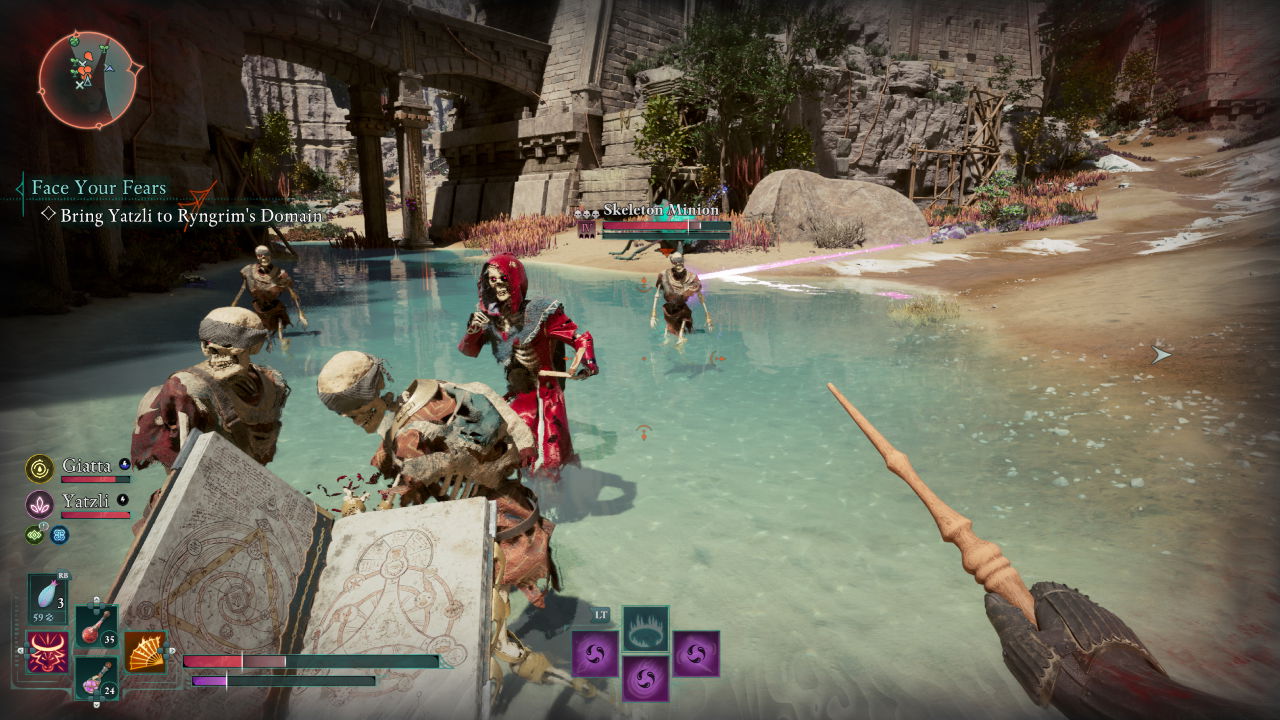
Task: Select the teal spike ring grimoire spell
Action: pyautogui.click(x=646, y=628)
